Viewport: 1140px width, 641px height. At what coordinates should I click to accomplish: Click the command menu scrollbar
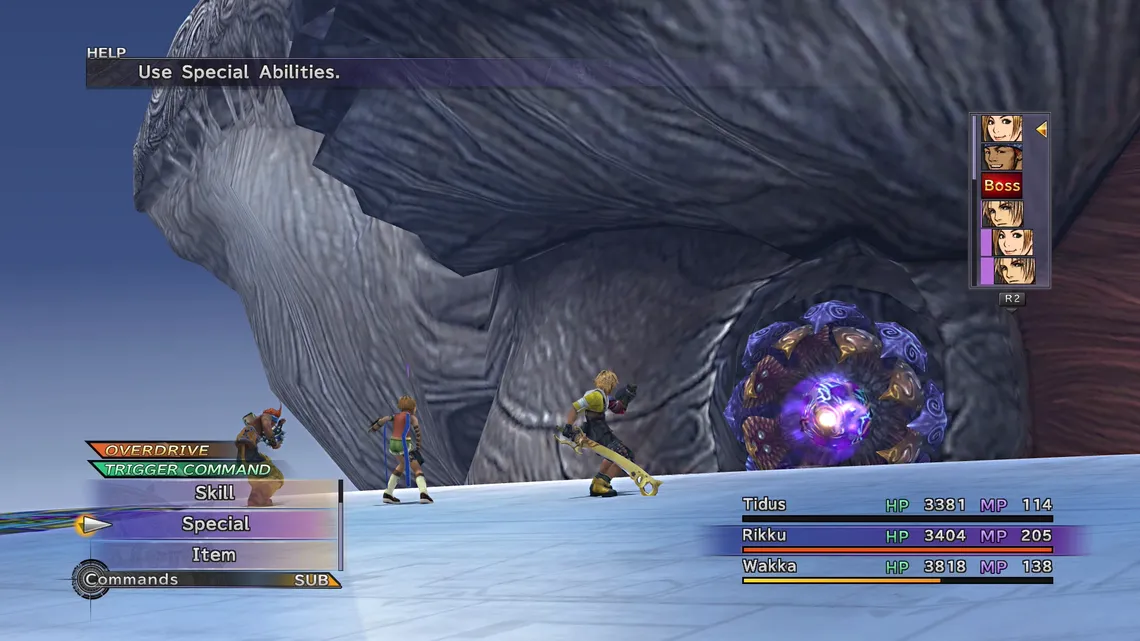coord(341,525)
